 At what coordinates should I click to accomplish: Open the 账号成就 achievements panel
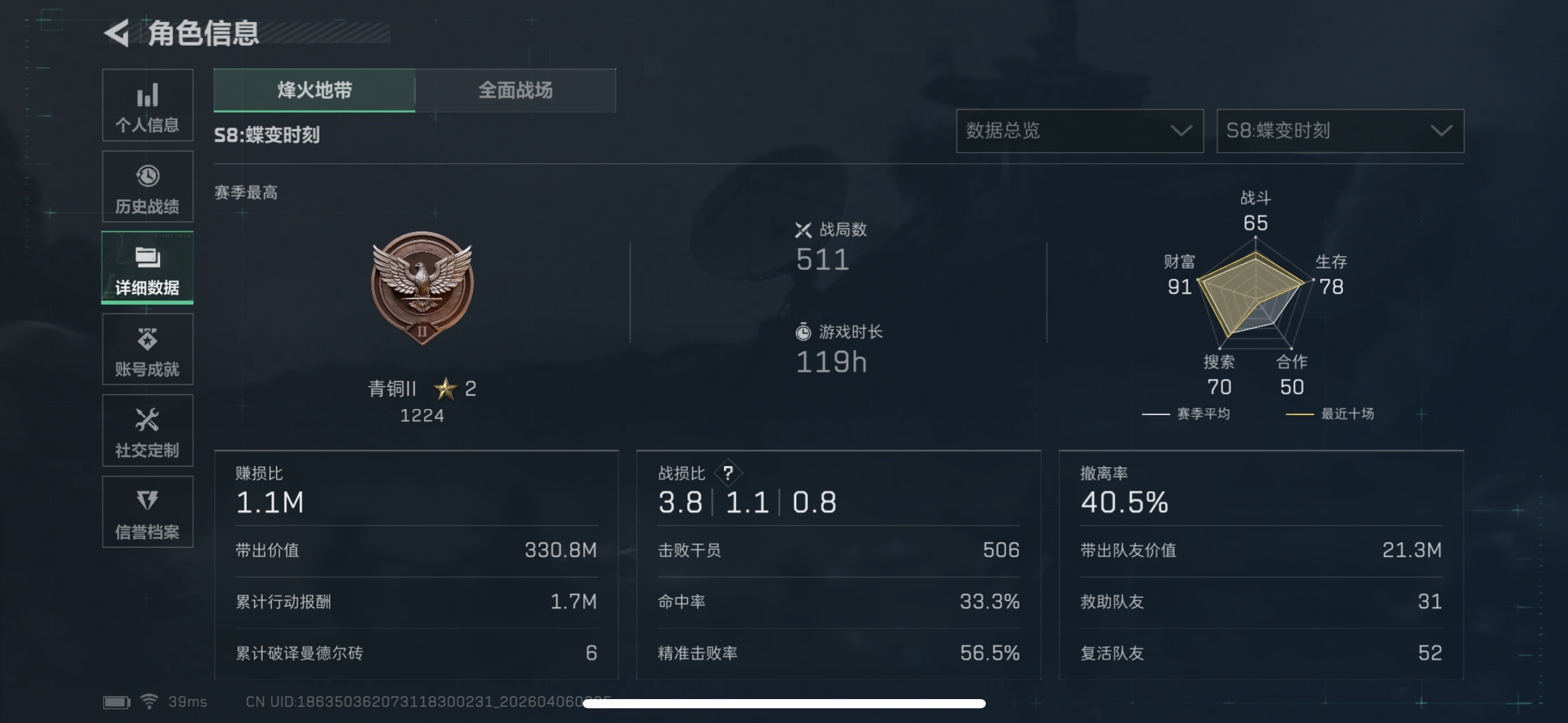click(147, 350)
